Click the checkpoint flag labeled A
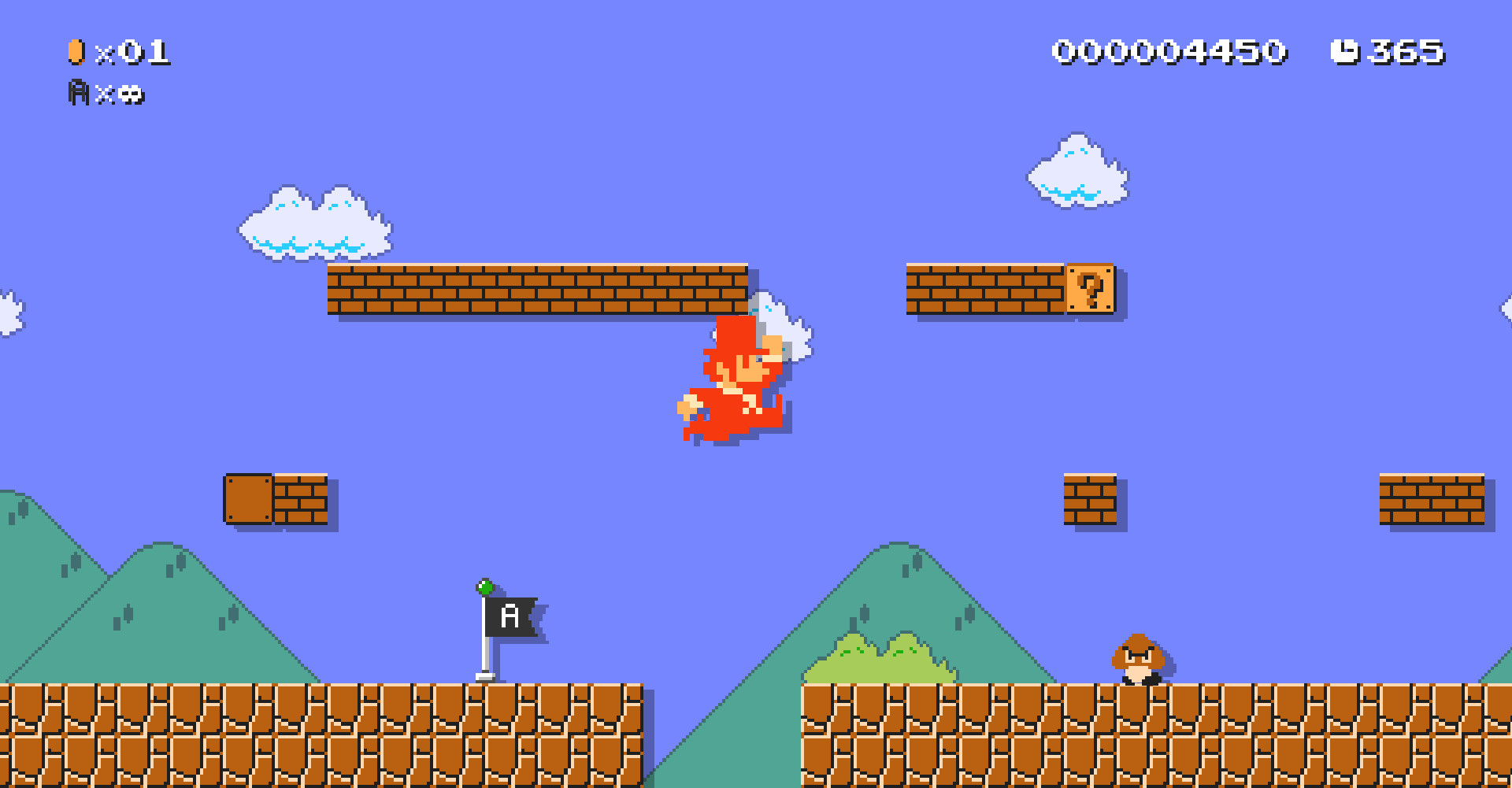The width and height of the screenshot is (1512, 788). click(x=508, y=614)
